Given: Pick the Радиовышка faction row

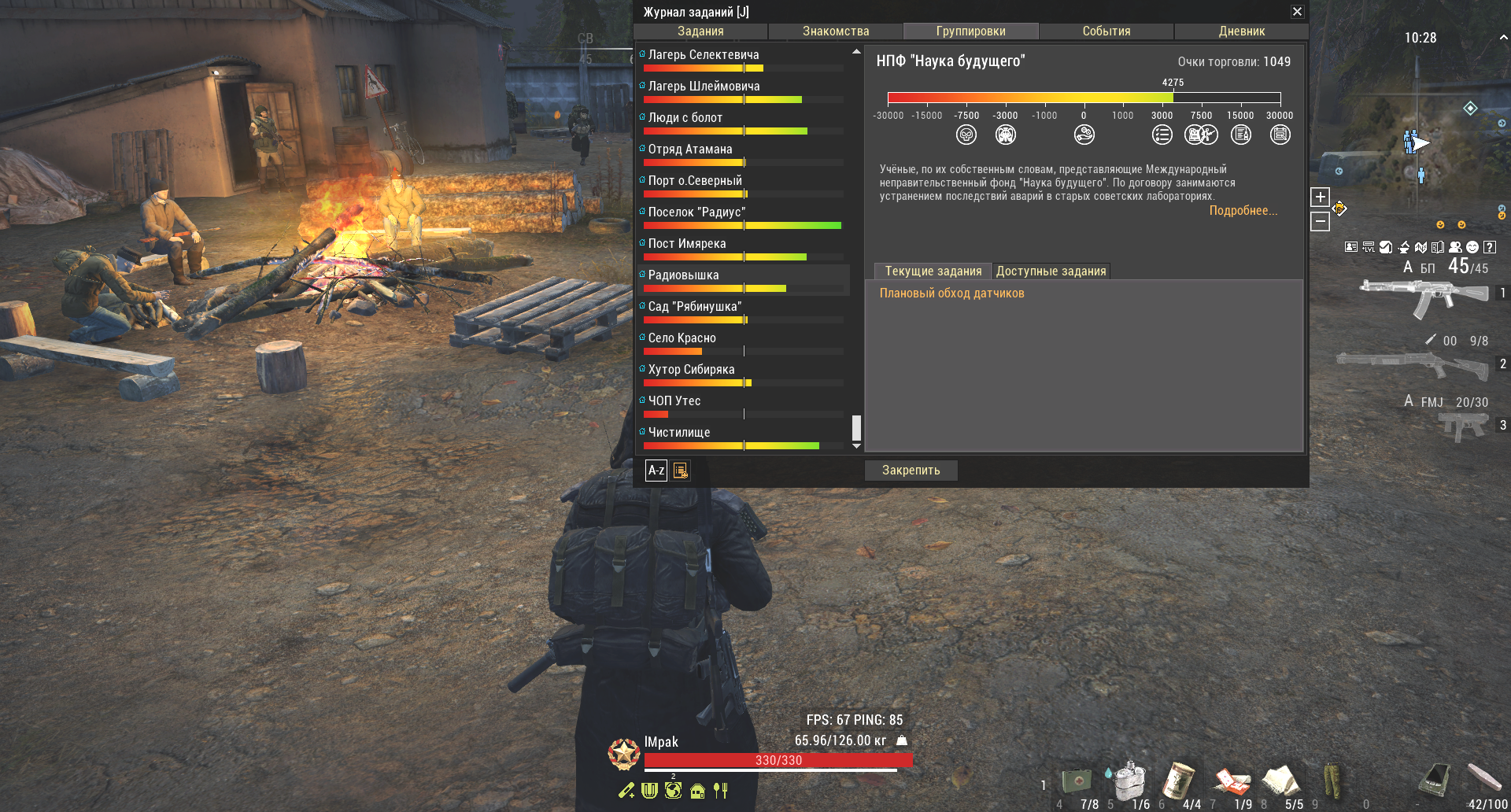Looking at the screenshot, I should tap(684, 275).
